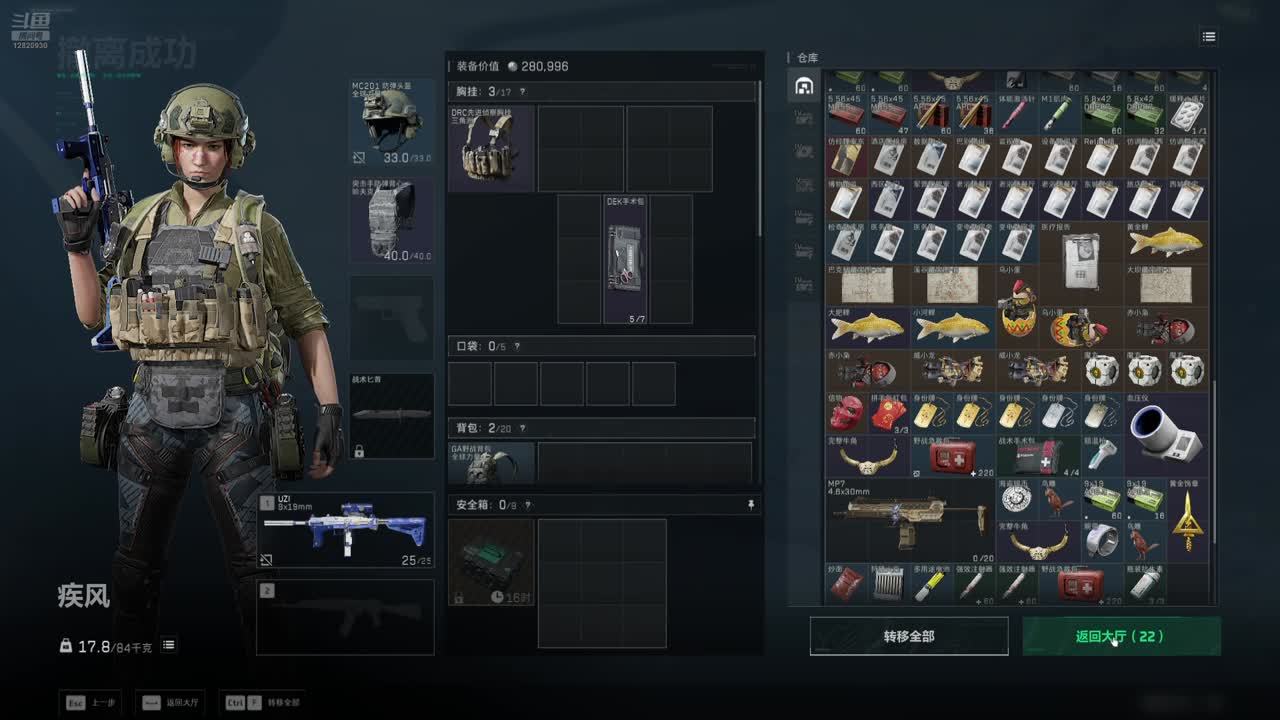Open the weight details list icon
The width and height of the screenshot is (1280, 720).
169,646
